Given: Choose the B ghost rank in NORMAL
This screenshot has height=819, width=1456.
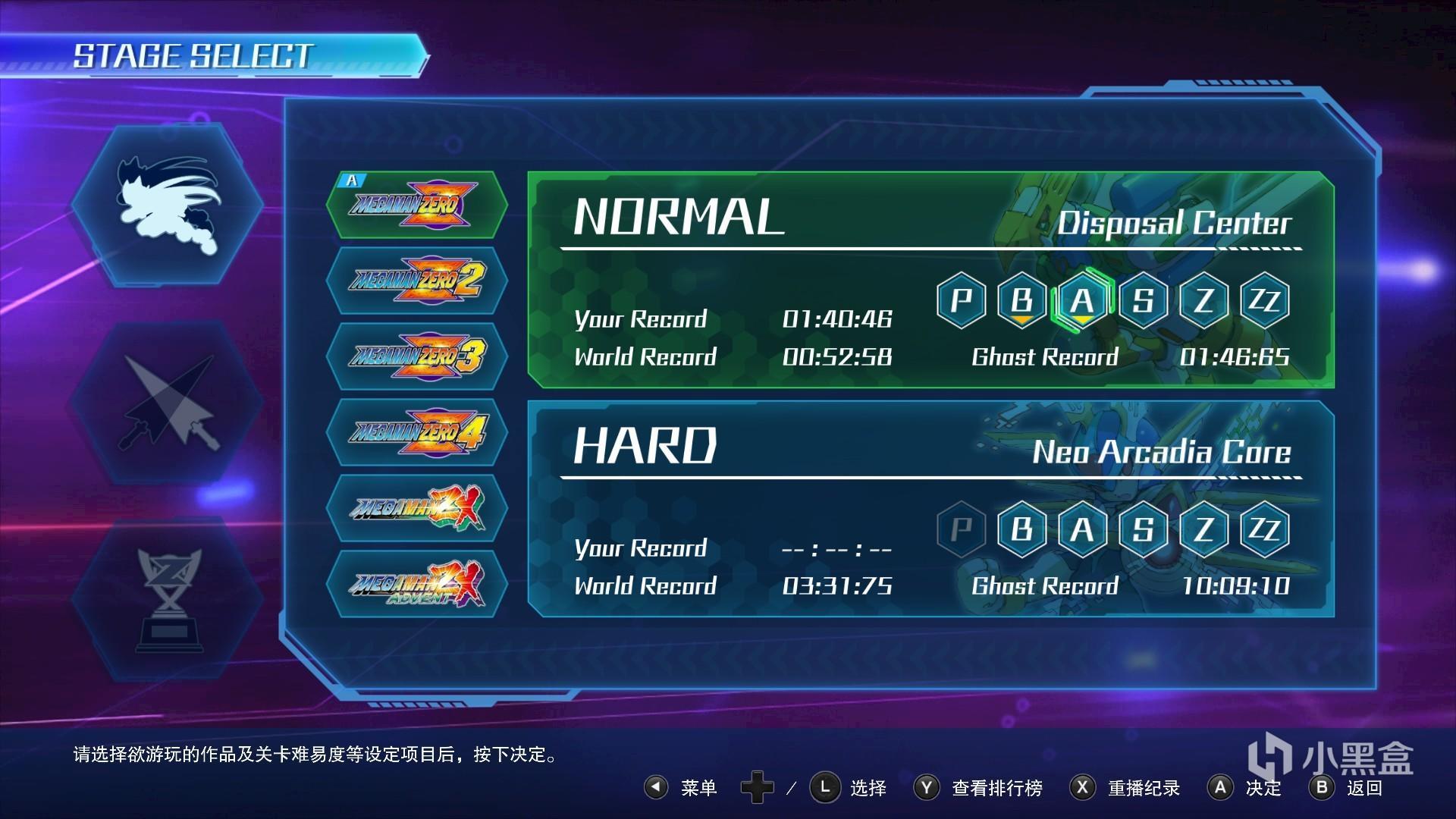Looking at the screenshot, I should tap(1021, 301).
